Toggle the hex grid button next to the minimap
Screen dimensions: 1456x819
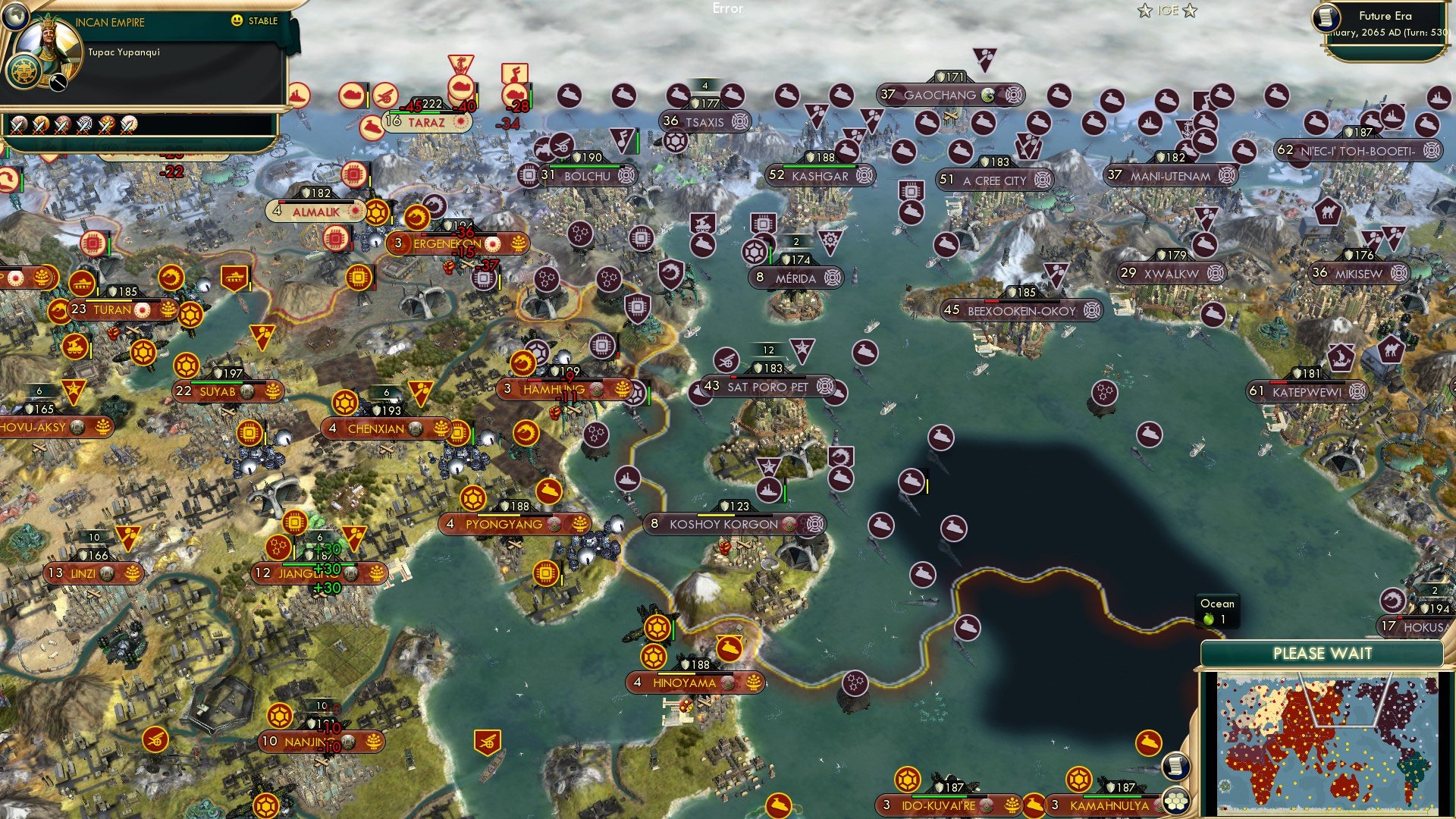coord(1177,802)
